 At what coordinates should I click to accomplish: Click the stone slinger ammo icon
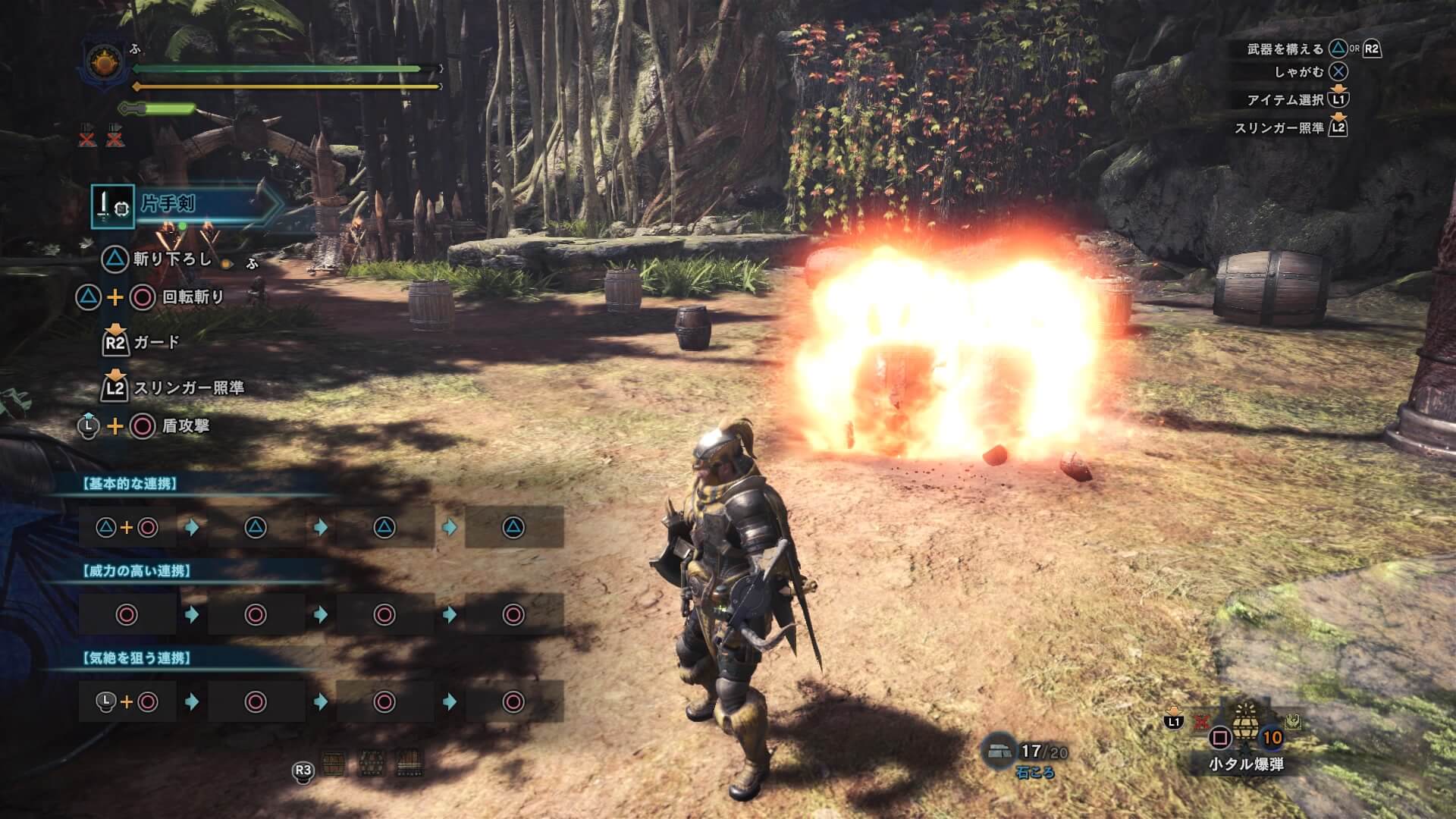999,752
